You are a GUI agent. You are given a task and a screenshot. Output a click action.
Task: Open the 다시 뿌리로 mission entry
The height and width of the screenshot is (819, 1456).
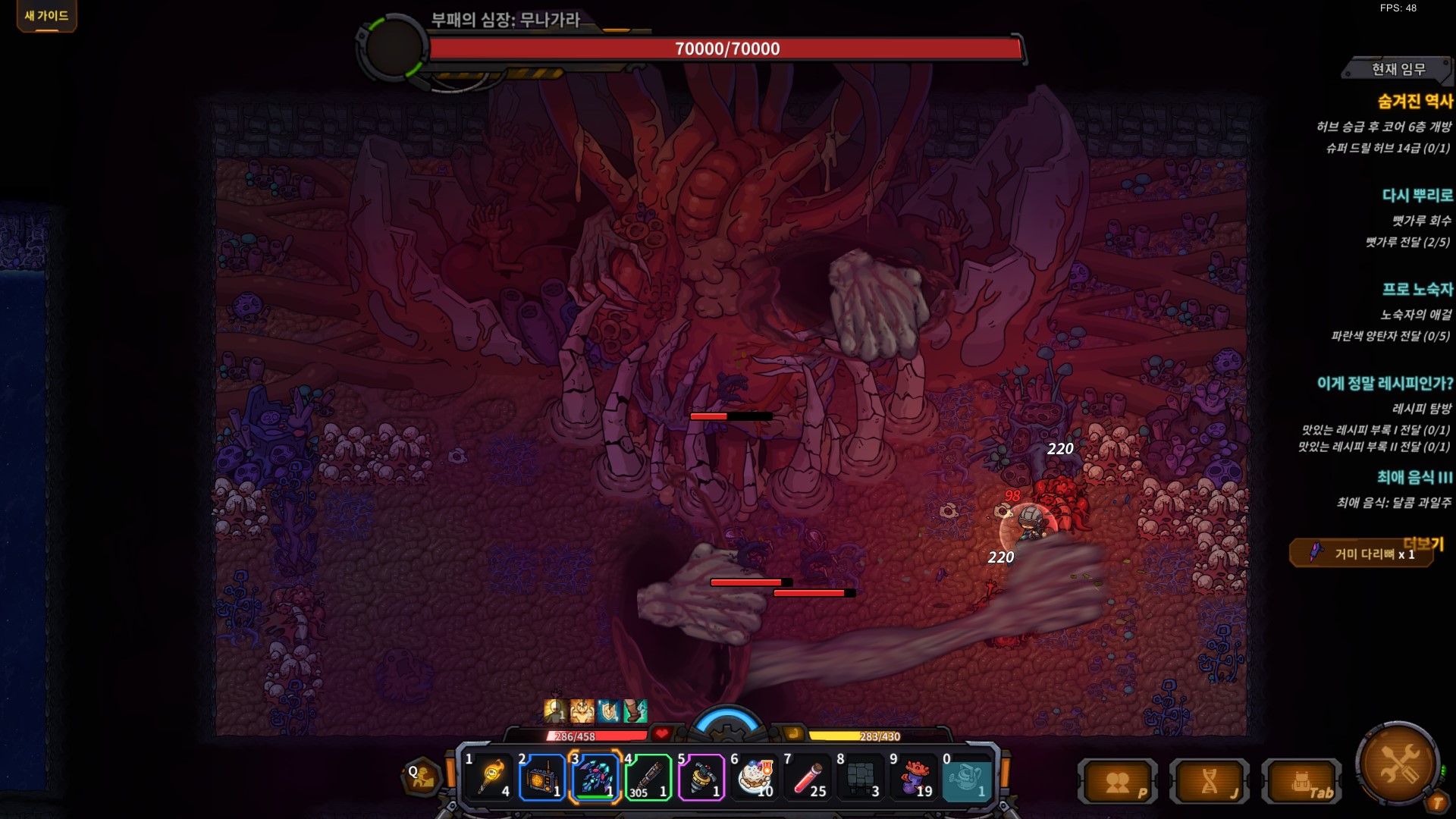point(1417,196)
